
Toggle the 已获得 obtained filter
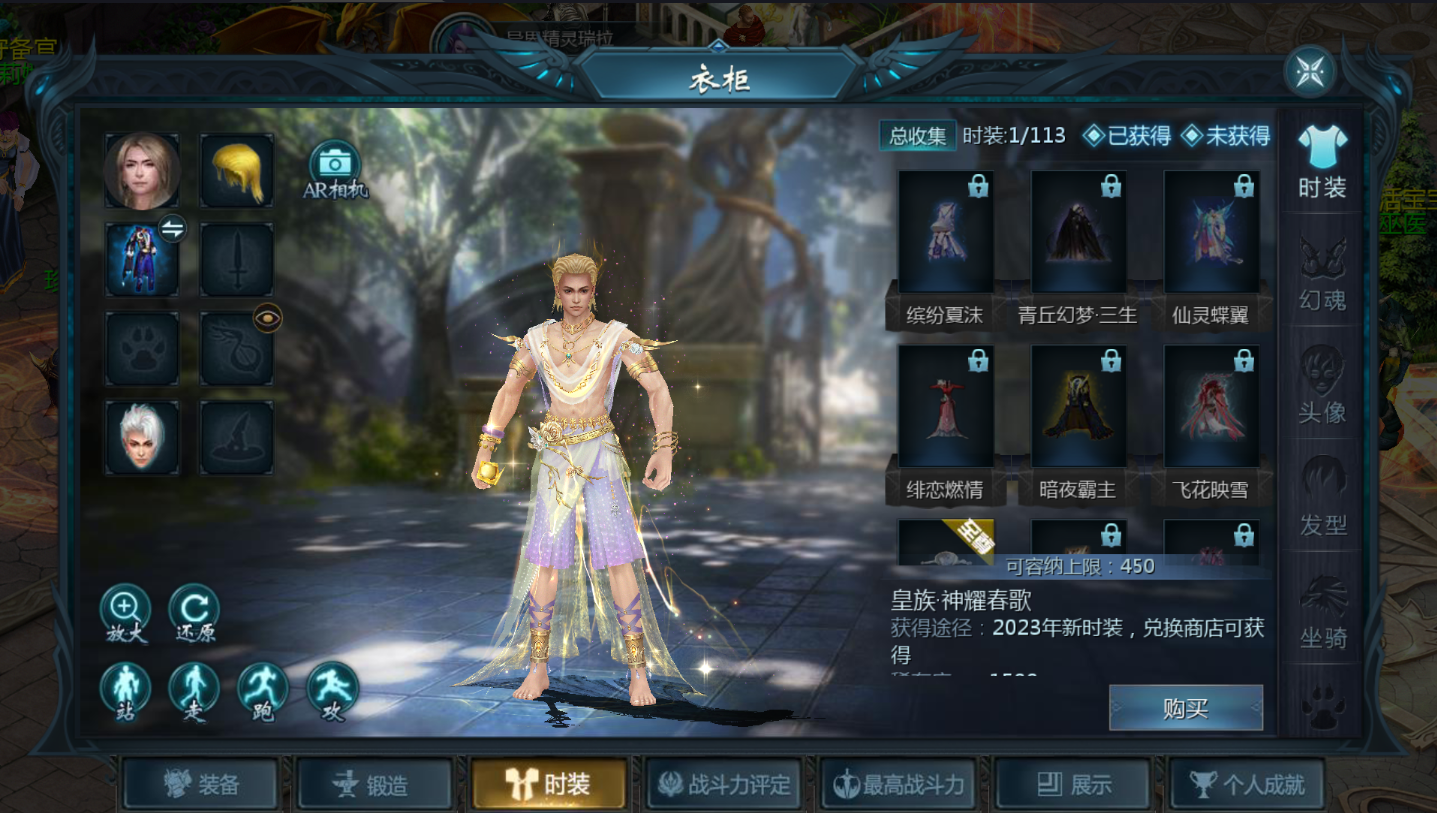coord(1128,136)
